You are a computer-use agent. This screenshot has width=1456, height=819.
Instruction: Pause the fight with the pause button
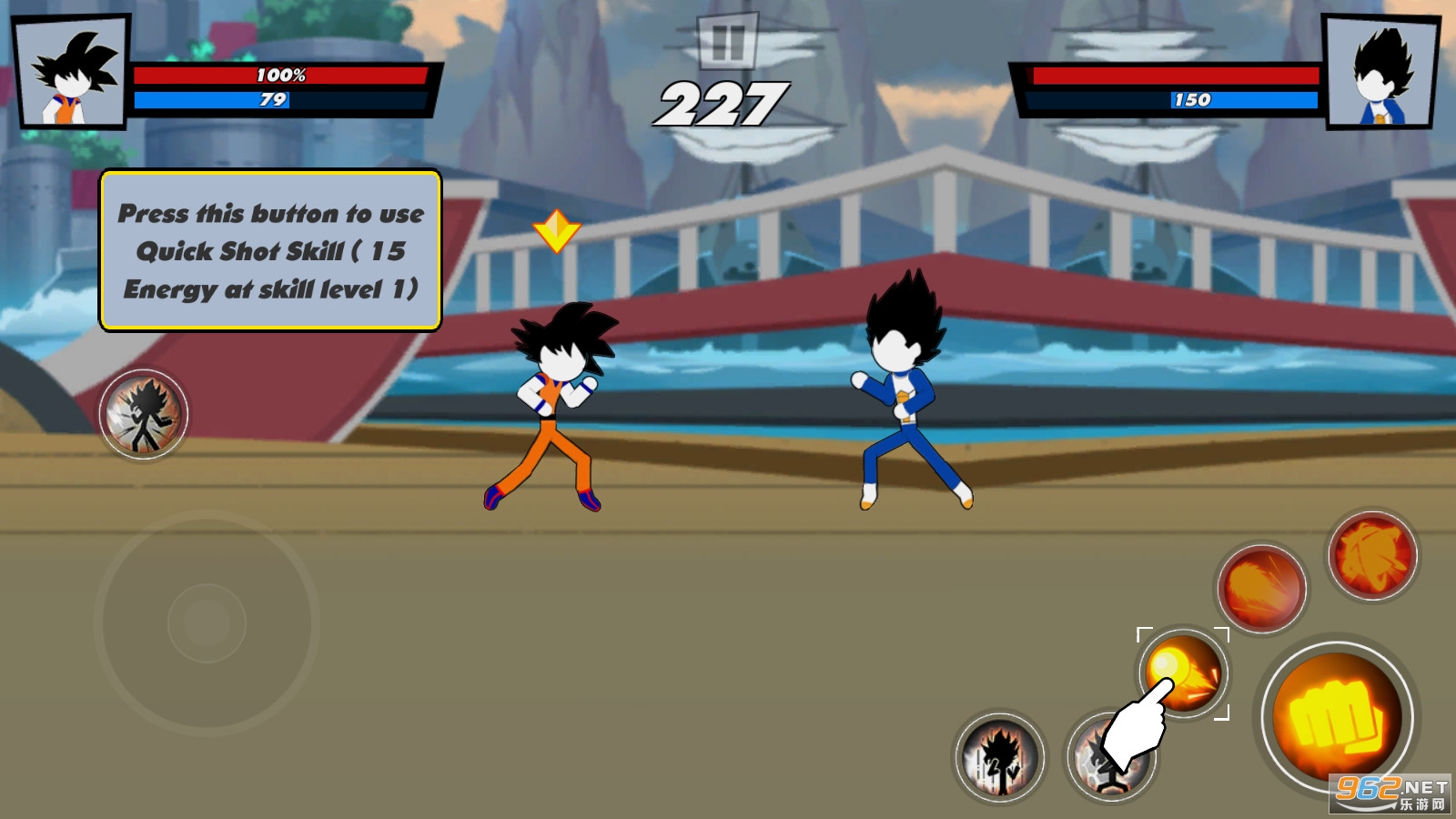[727, 42]
